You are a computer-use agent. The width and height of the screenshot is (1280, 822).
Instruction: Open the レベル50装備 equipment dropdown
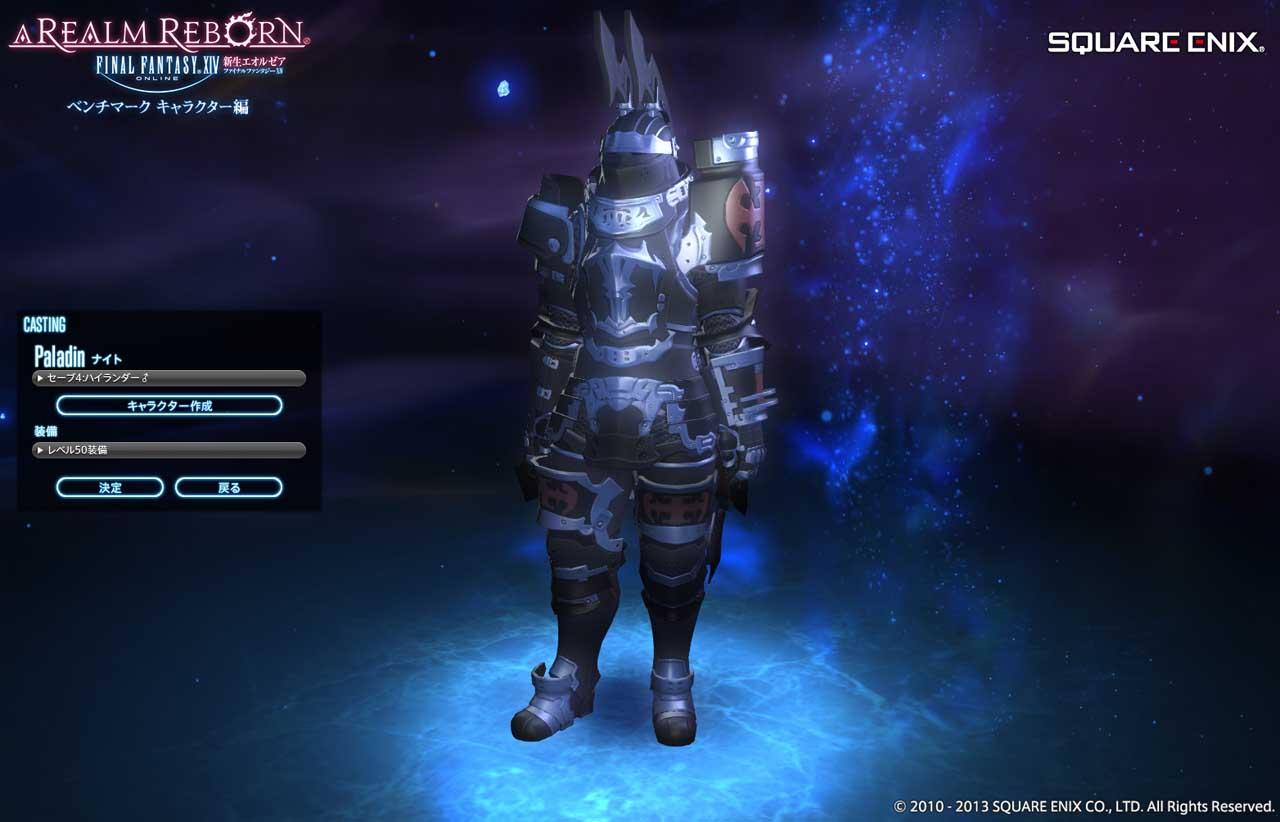(x=169, y=450)
